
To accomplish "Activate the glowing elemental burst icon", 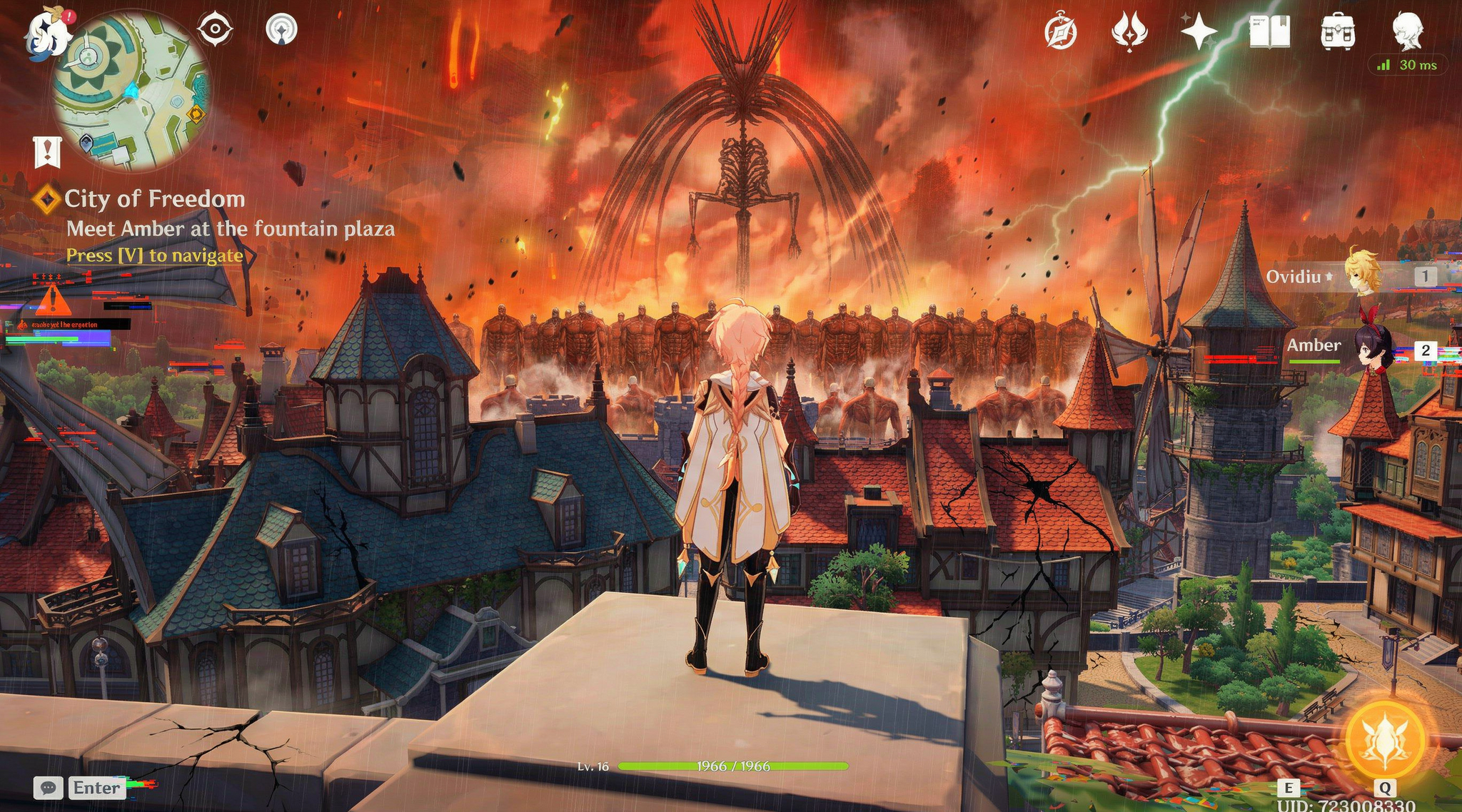I will [1385, 741].
